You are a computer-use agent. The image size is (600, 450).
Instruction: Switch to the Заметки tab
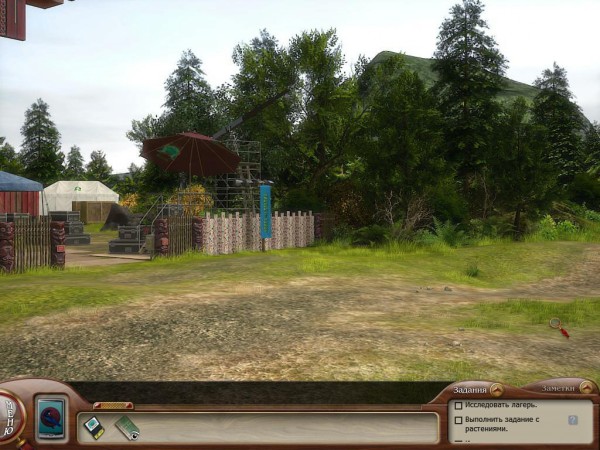tap(558, 387)
